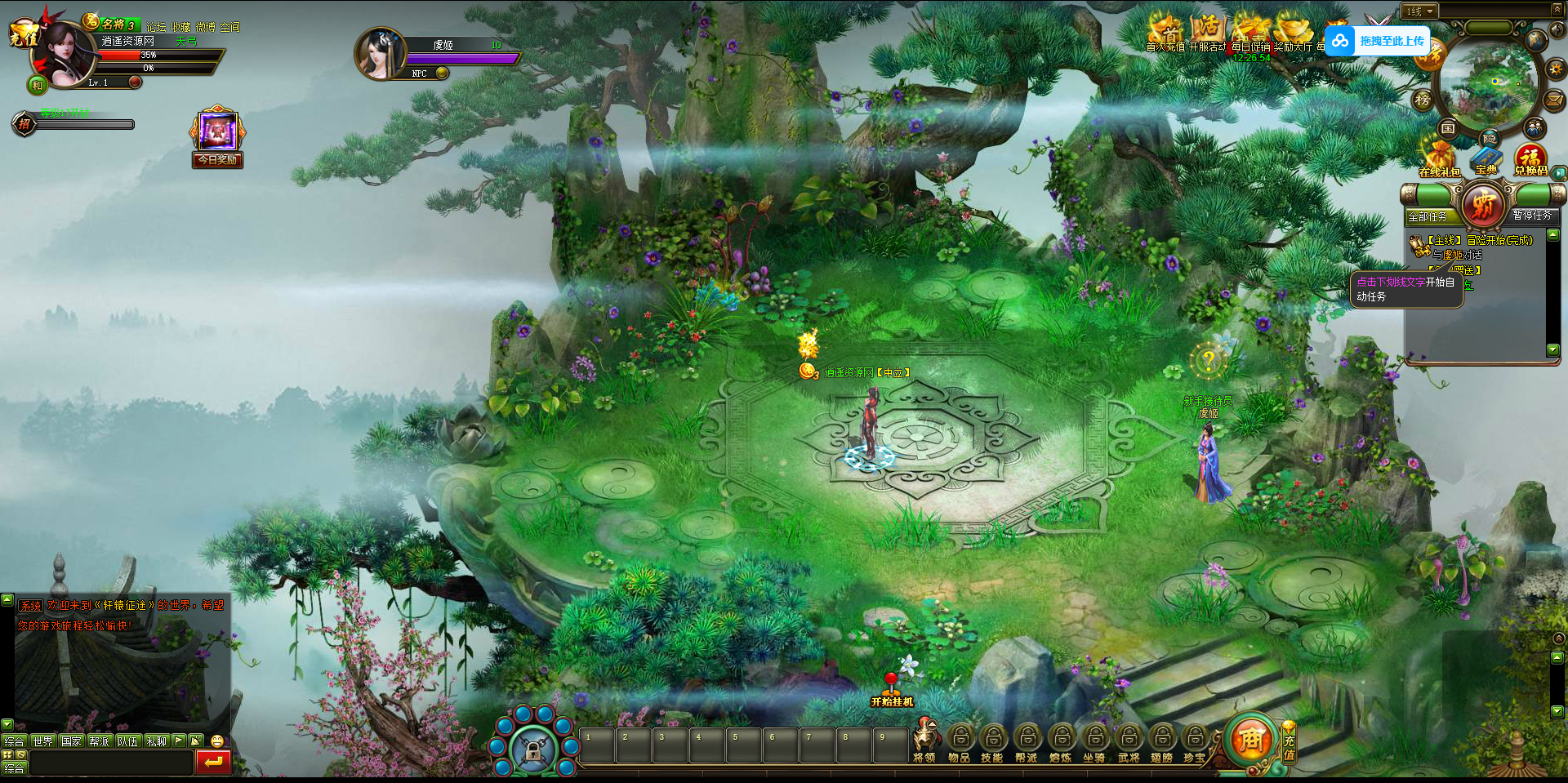Click the 暂停任务 pause quest button
The width and height of the screenshot is (1568, 783).
1532,215
